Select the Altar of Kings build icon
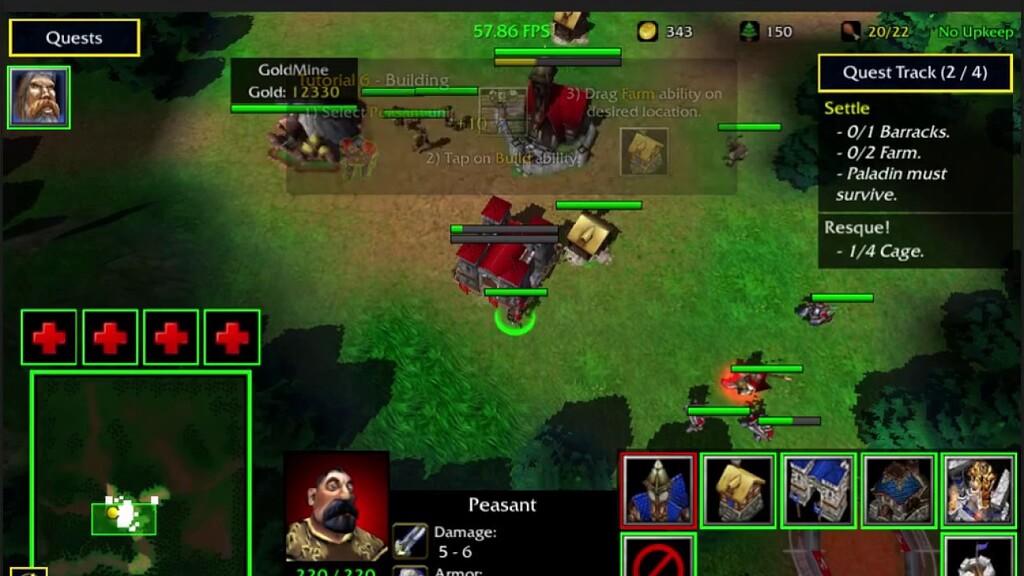1024x576 pixels. (978, 490)
